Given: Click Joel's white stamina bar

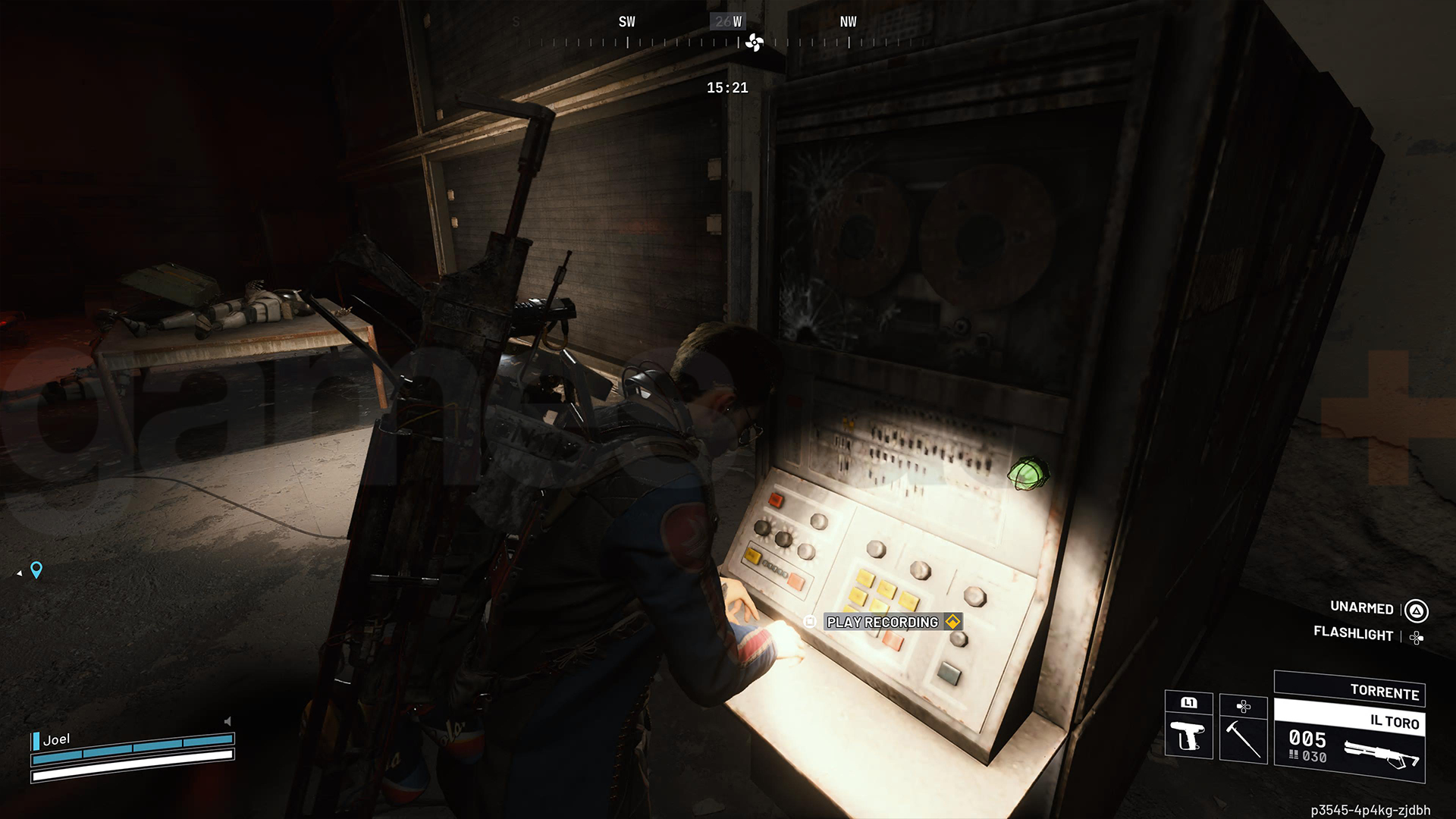Looking at the screenshot, I should [x=129, y=777].
